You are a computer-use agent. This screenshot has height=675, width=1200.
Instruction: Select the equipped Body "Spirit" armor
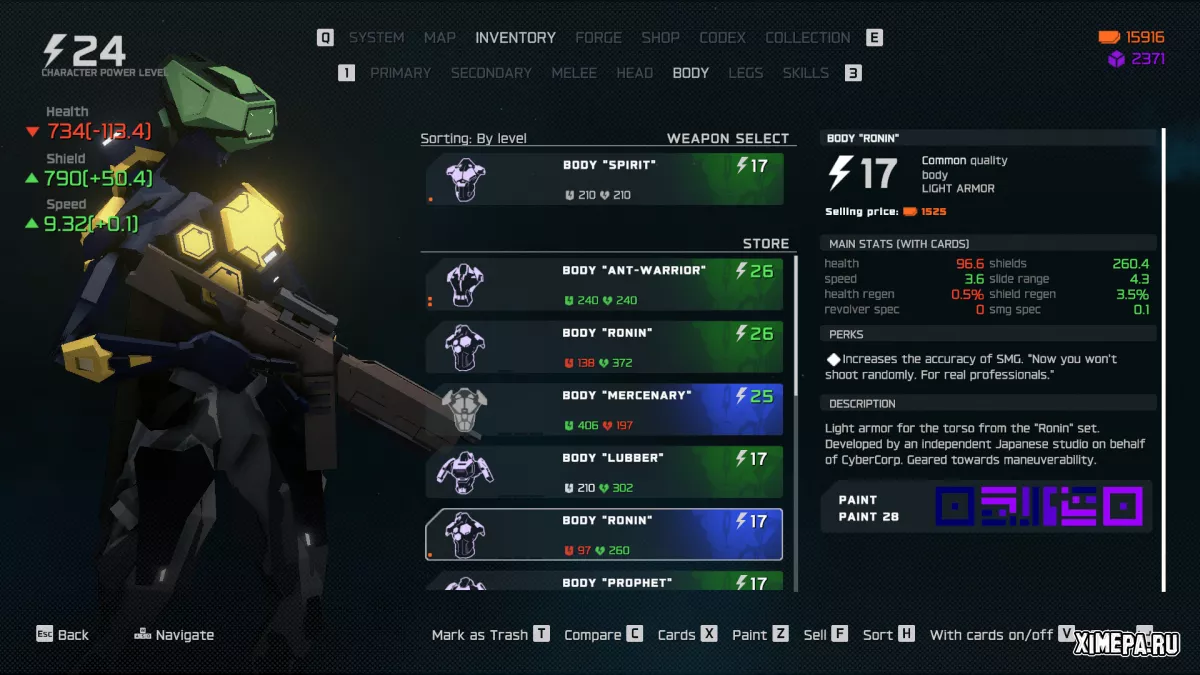[604, 179]
